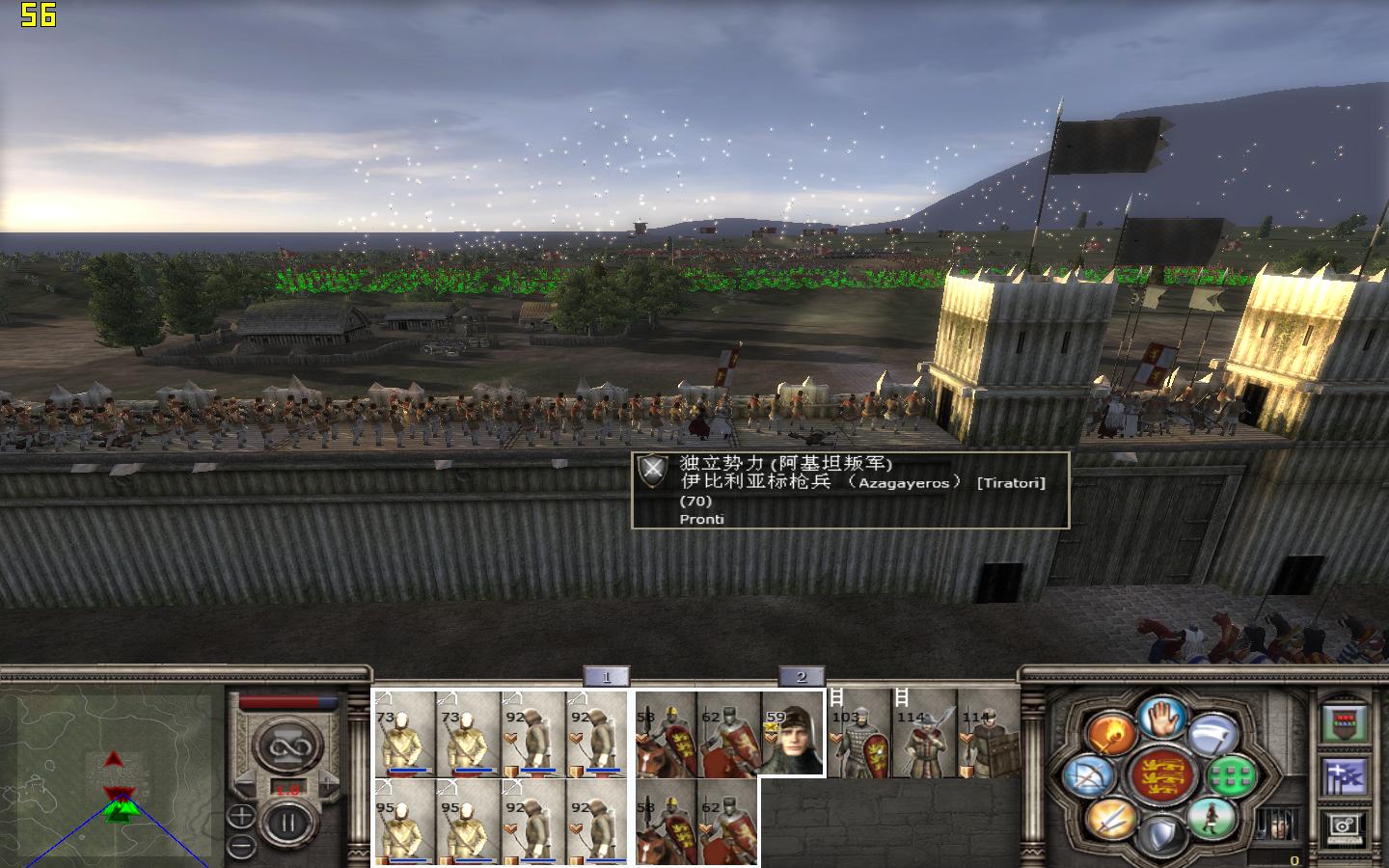Toggle the bow and arrow skirmish button
This screenshot has width=1389, height=868.
point(1090,776)
